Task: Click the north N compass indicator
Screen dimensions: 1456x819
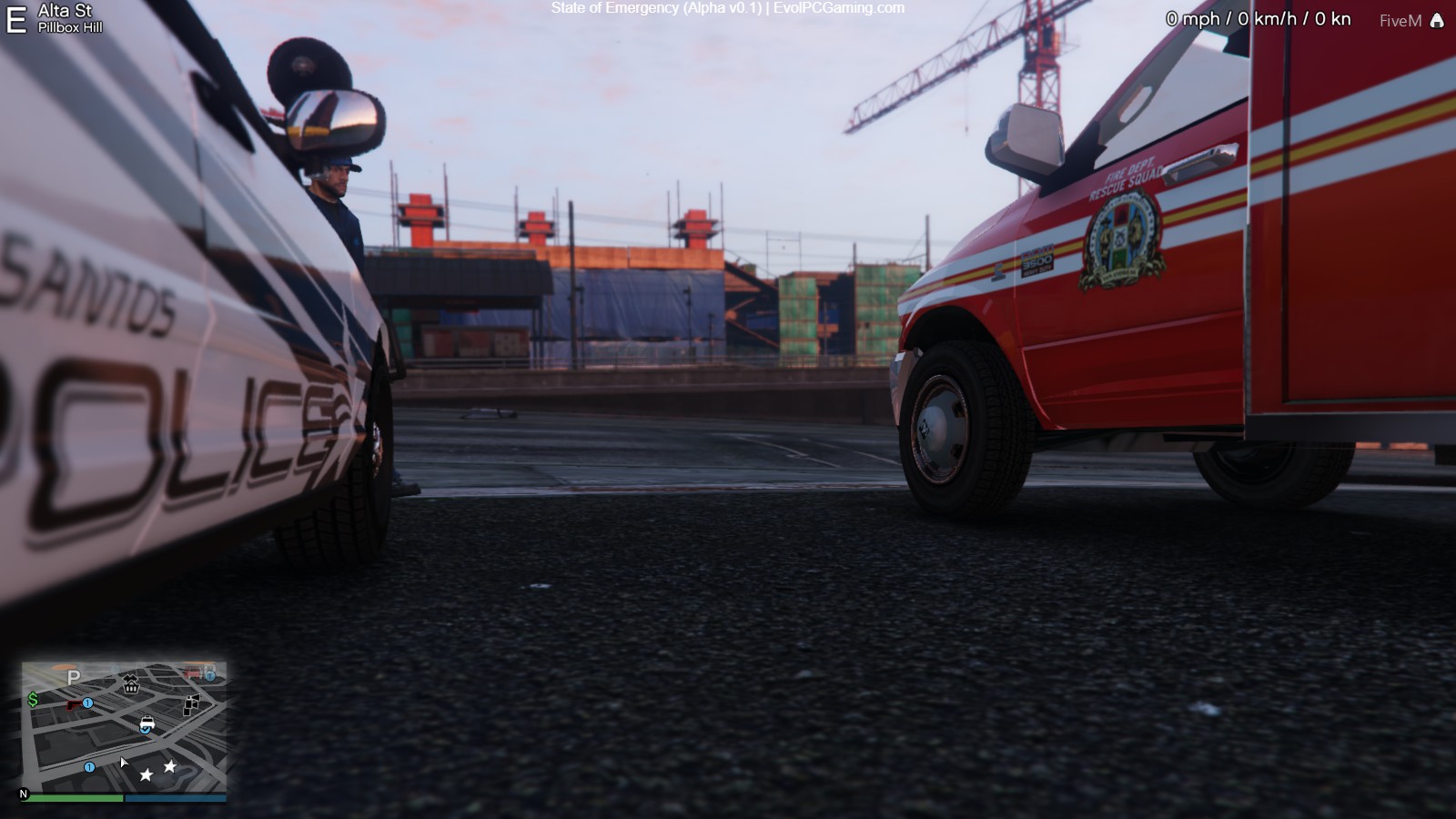Action: [24, 794]
